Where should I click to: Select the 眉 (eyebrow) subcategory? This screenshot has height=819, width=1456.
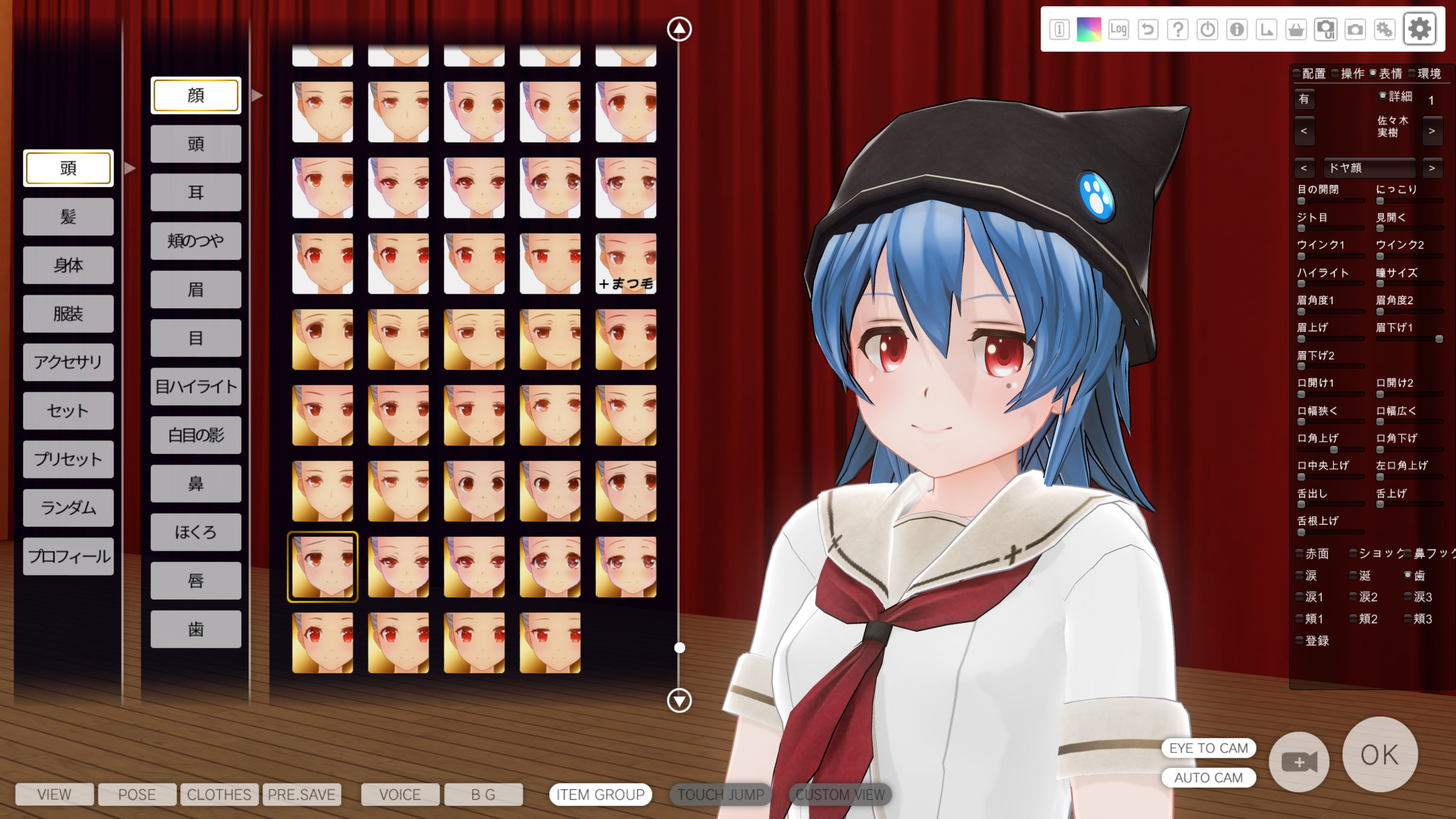[x=196, y=289]
